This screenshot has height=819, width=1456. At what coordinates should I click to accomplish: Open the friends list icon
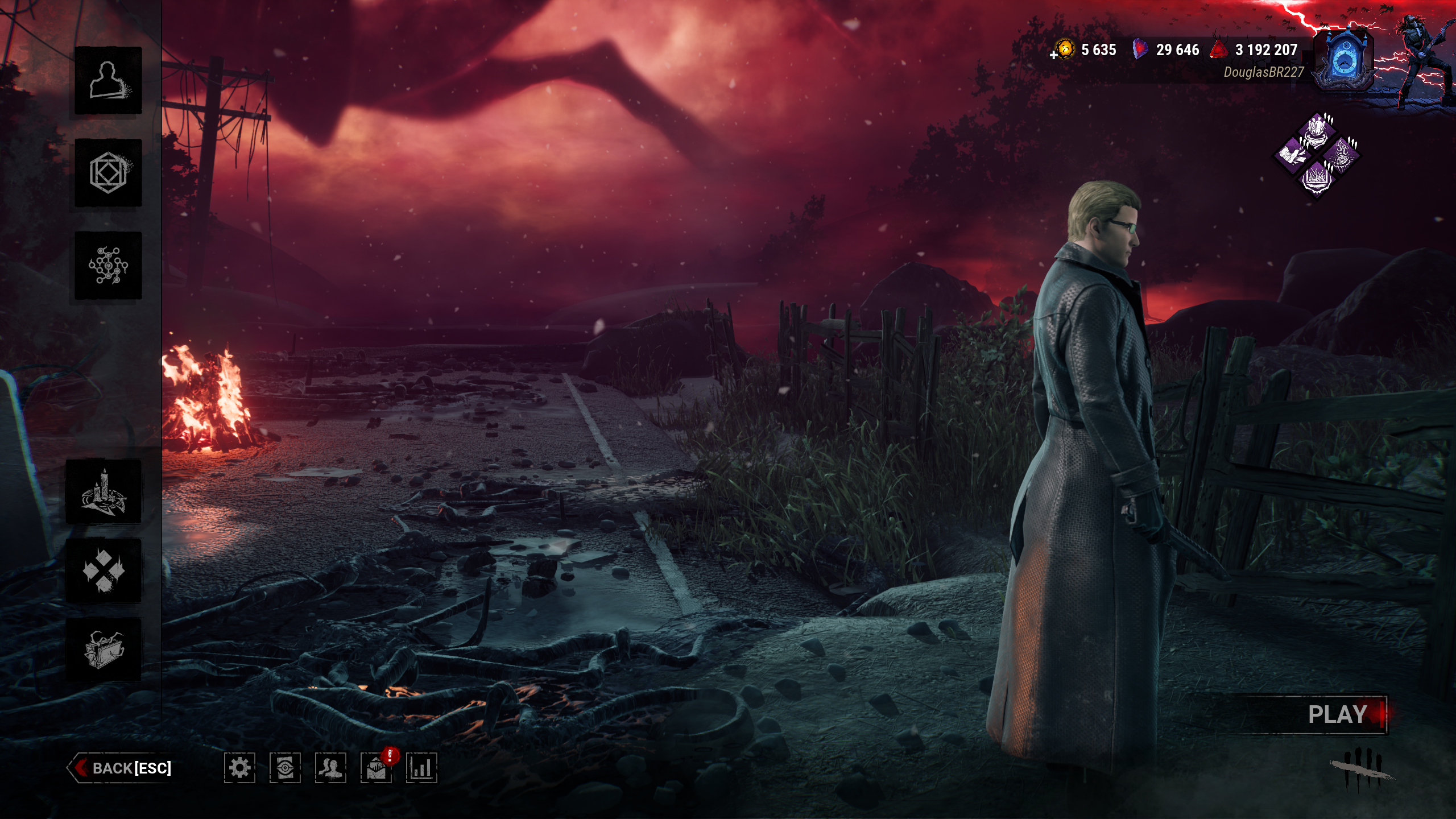tap(330, 768)
